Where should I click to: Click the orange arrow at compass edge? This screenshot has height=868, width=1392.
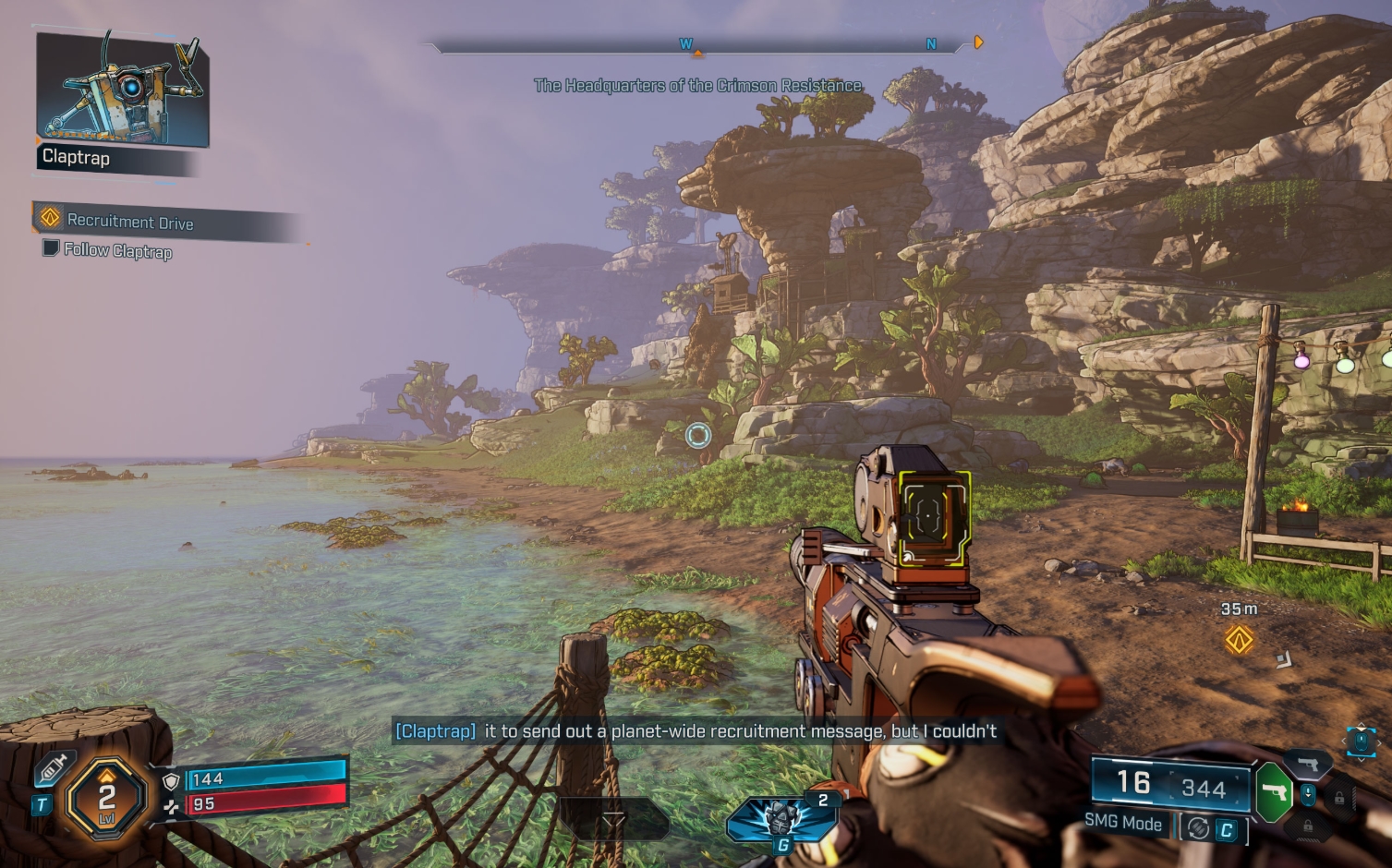point(978,42)
